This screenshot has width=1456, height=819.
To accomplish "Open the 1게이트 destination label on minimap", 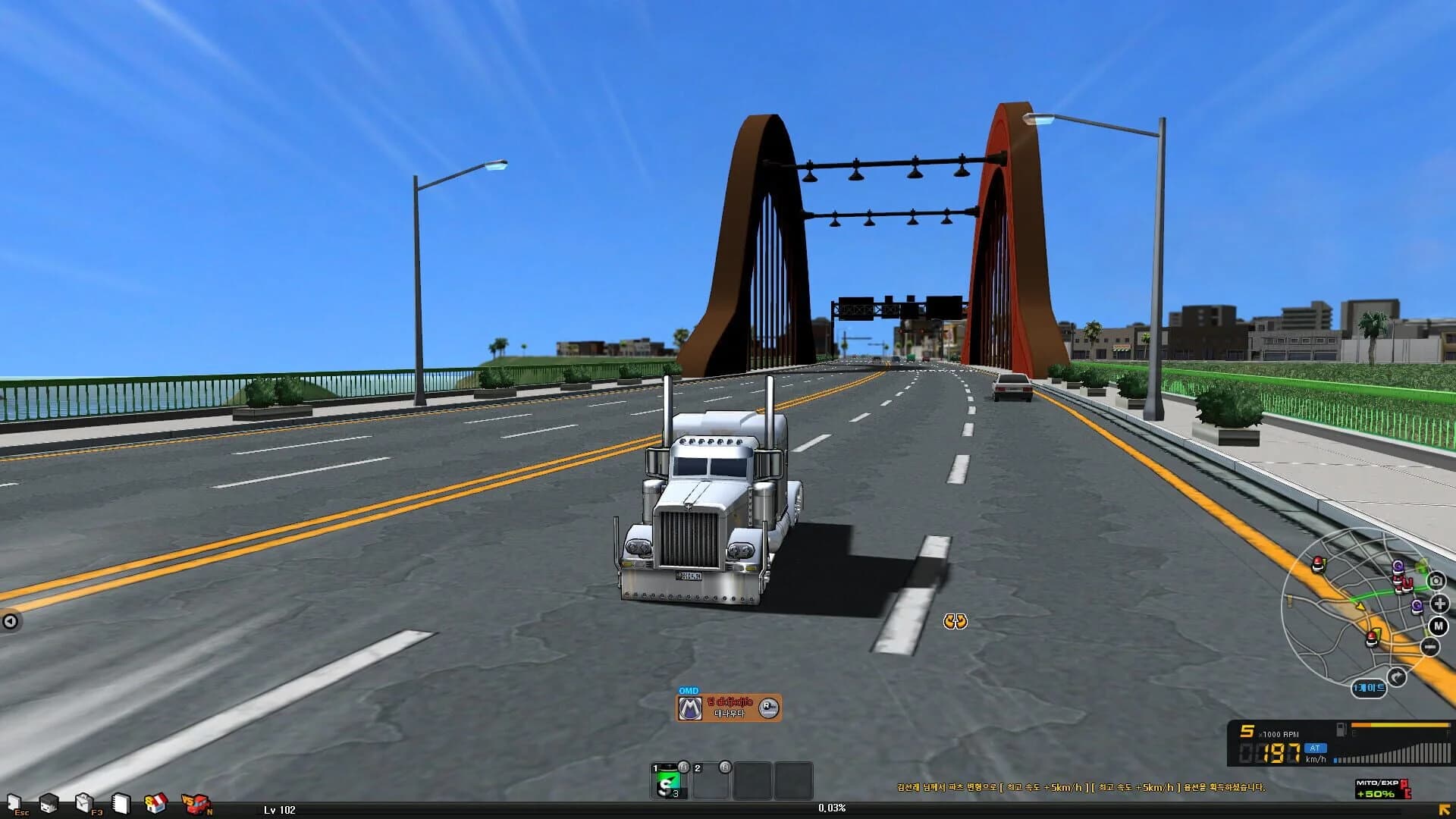I will pyautogui.click(x=1370, y=687).
